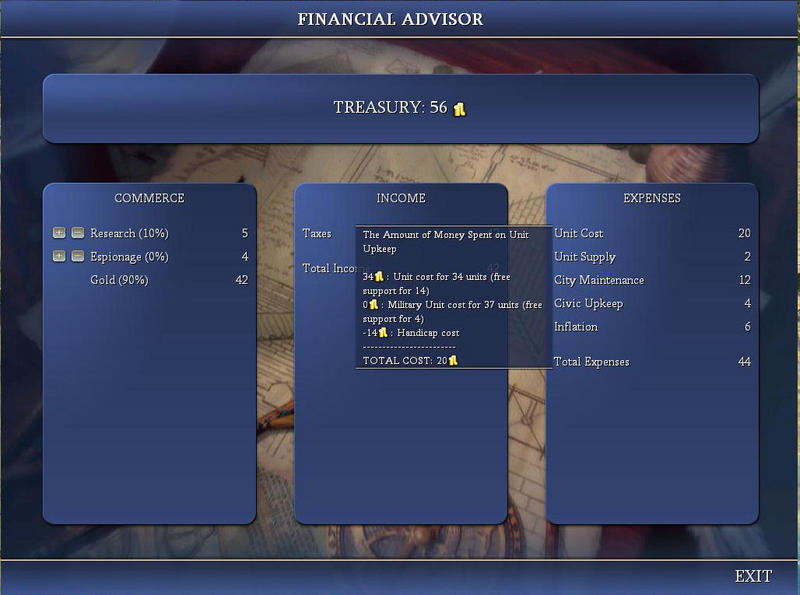Lower the Espionage rate with its minus button

[77, 256]
